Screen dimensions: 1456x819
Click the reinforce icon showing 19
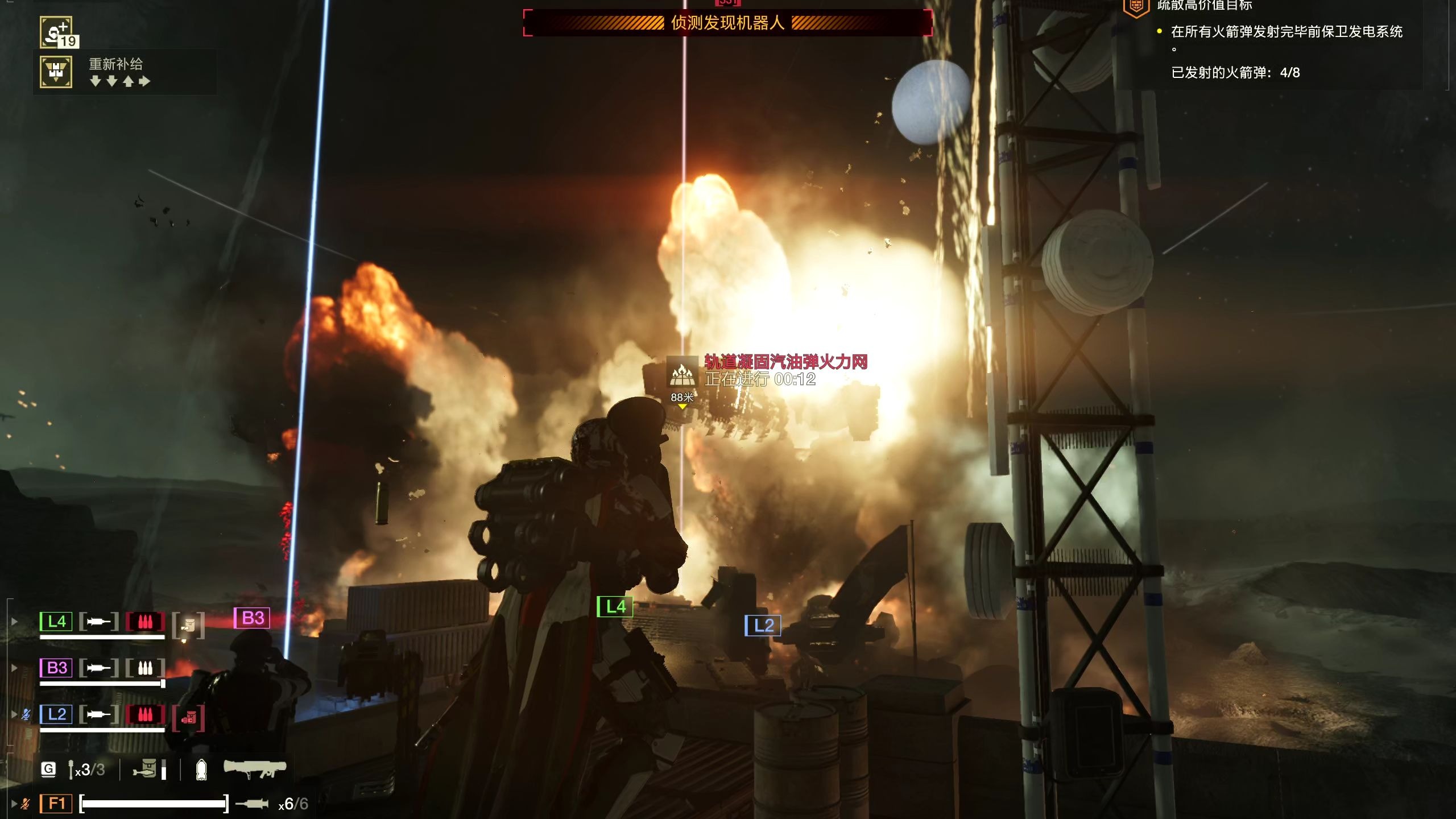coord(57,32)
